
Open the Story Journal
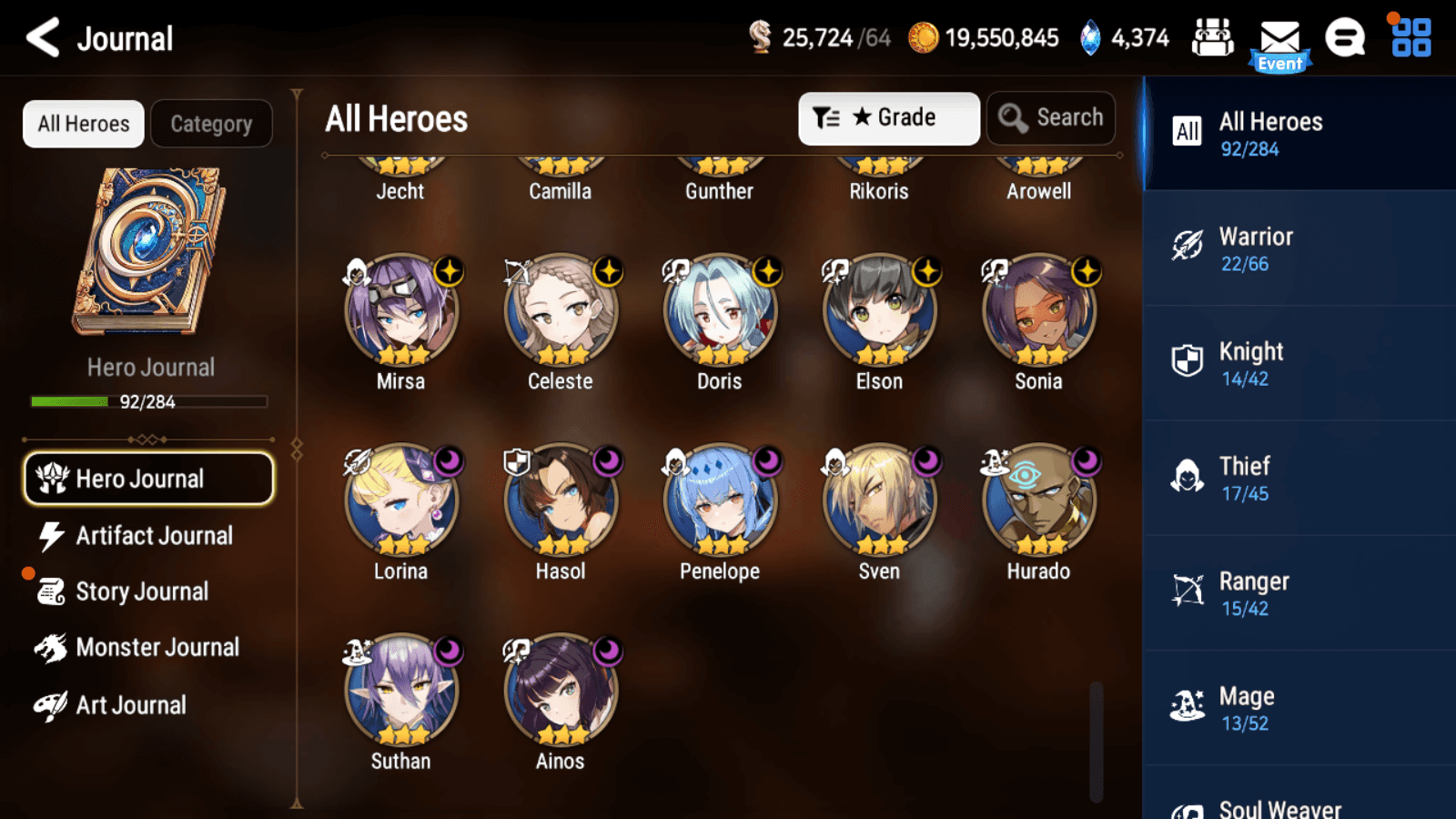point(141,591)
